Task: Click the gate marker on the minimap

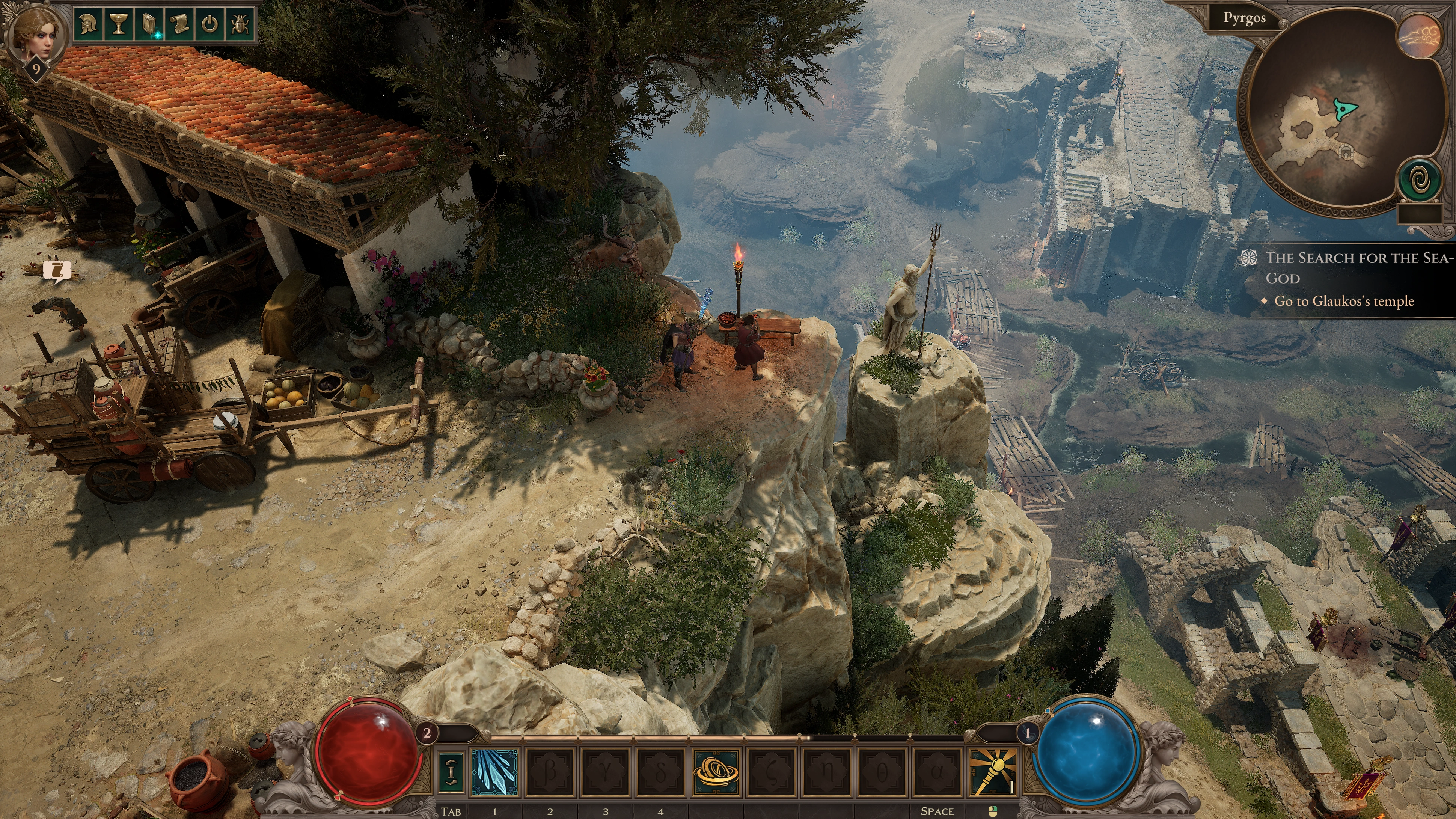Action: pos(1346,151)
